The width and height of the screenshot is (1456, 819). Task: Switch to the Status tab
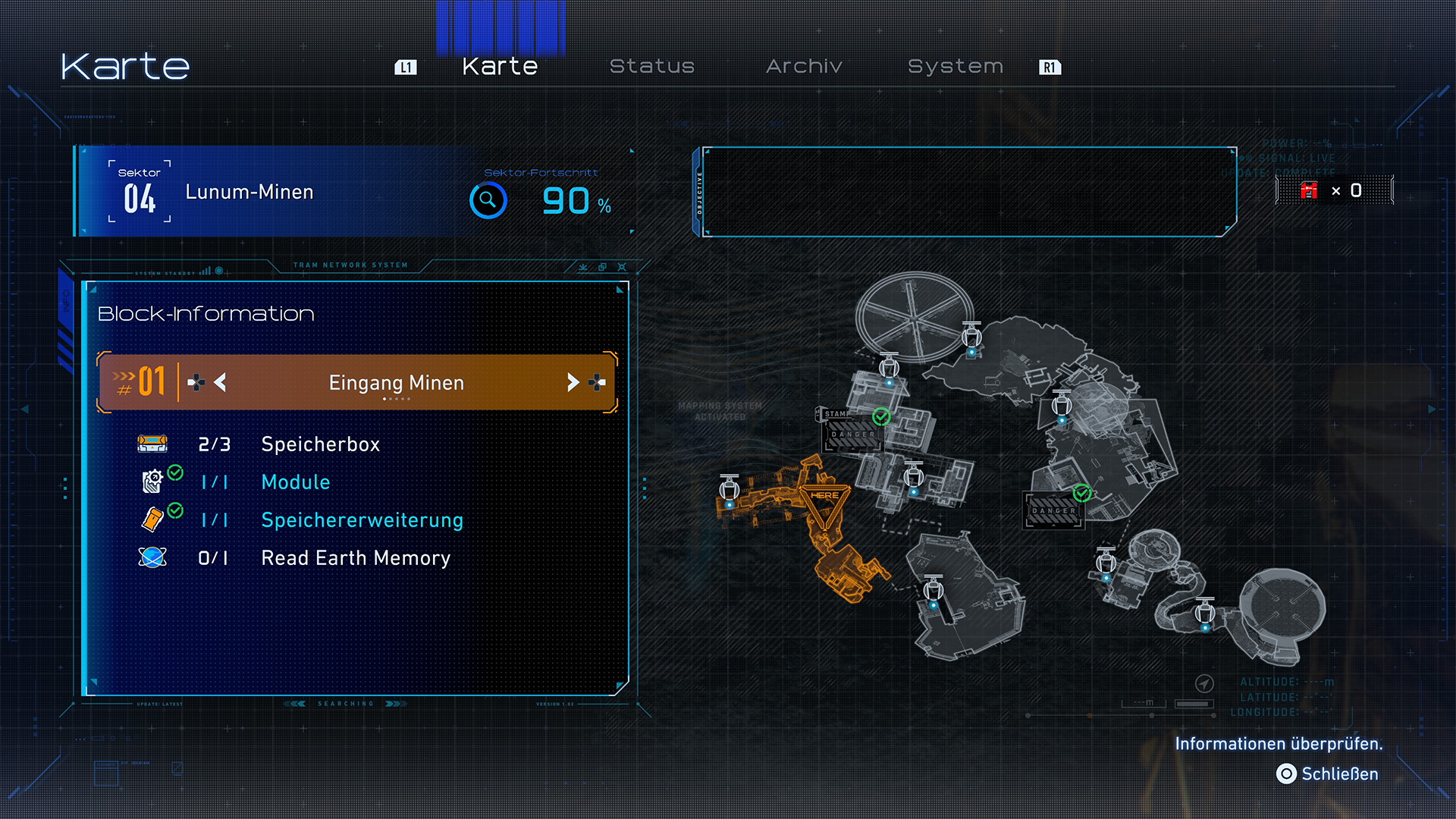[x=651, y=67]
